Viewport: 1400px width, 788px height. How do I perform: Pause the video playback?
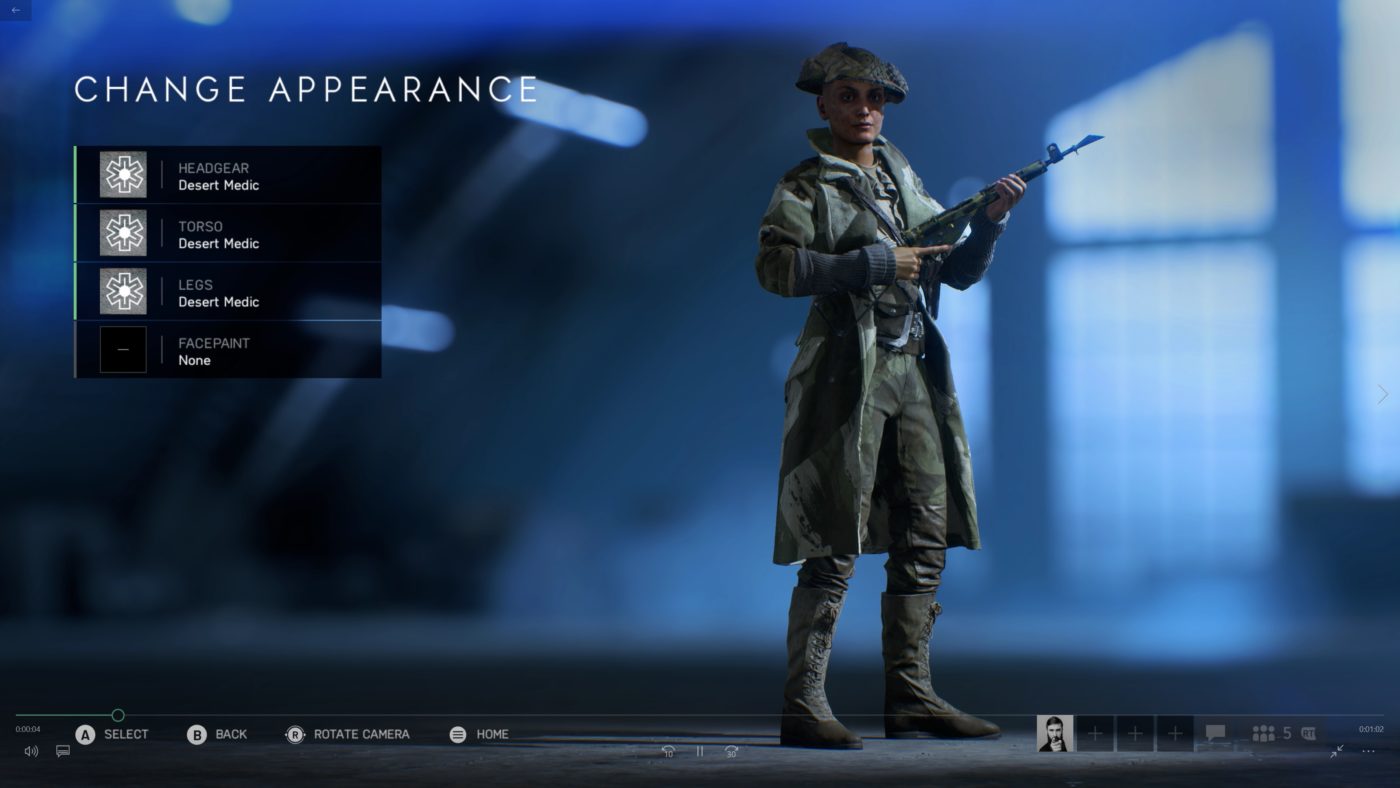699,750
